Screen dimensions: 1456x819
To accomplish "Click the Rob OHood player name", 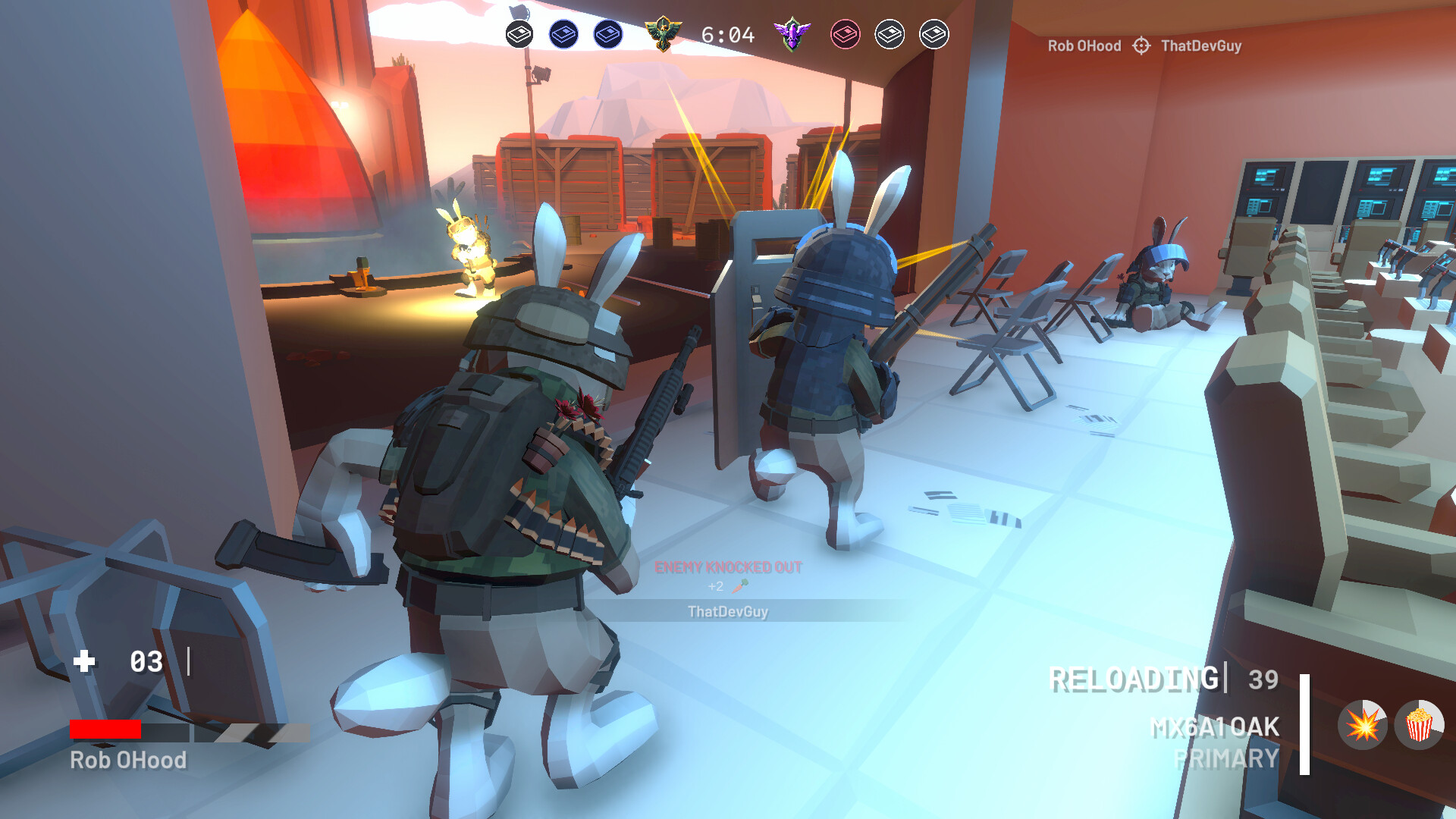I will pos(129,758).
